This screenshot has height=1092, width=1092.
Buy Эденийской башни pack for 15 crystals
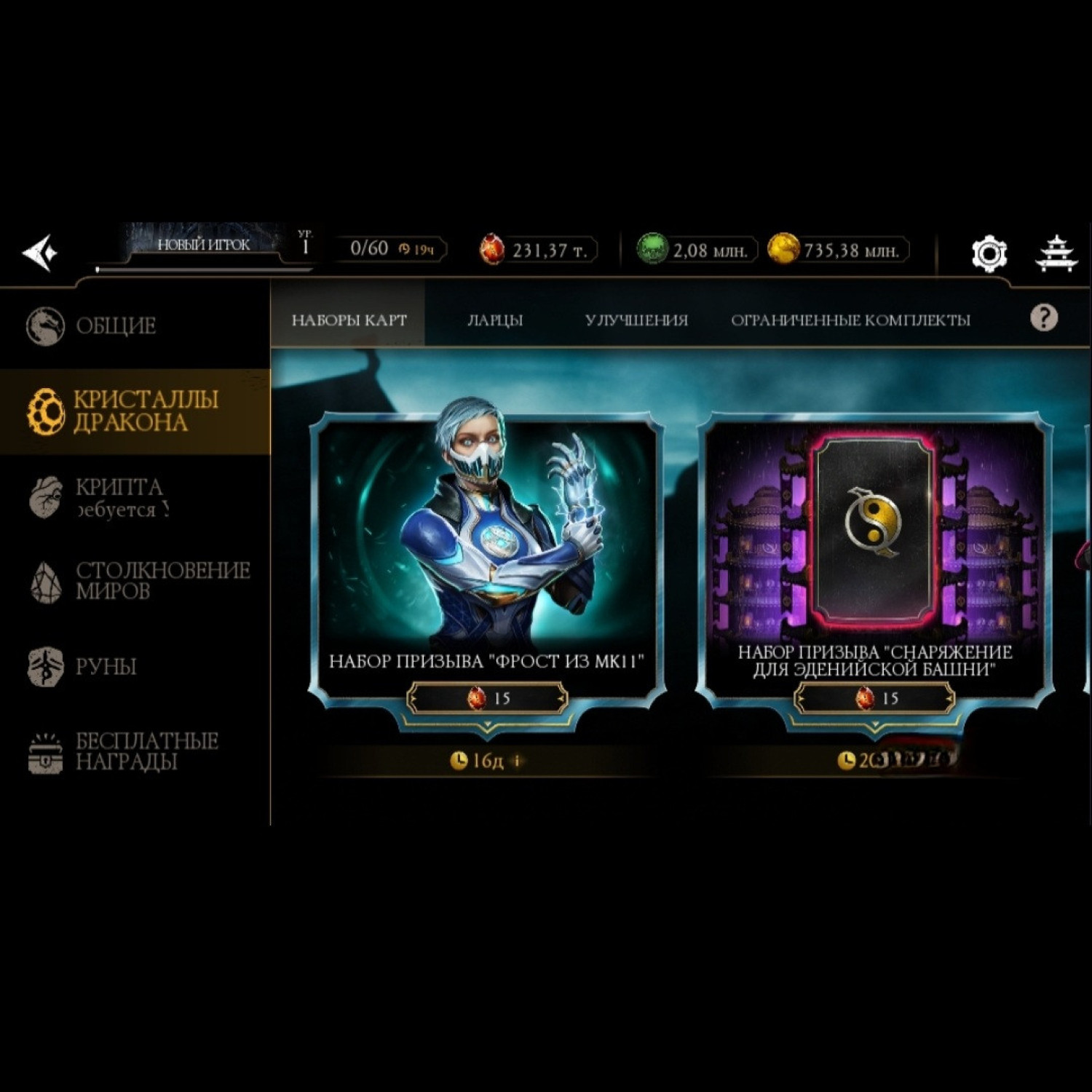click(x=875, y=699)
